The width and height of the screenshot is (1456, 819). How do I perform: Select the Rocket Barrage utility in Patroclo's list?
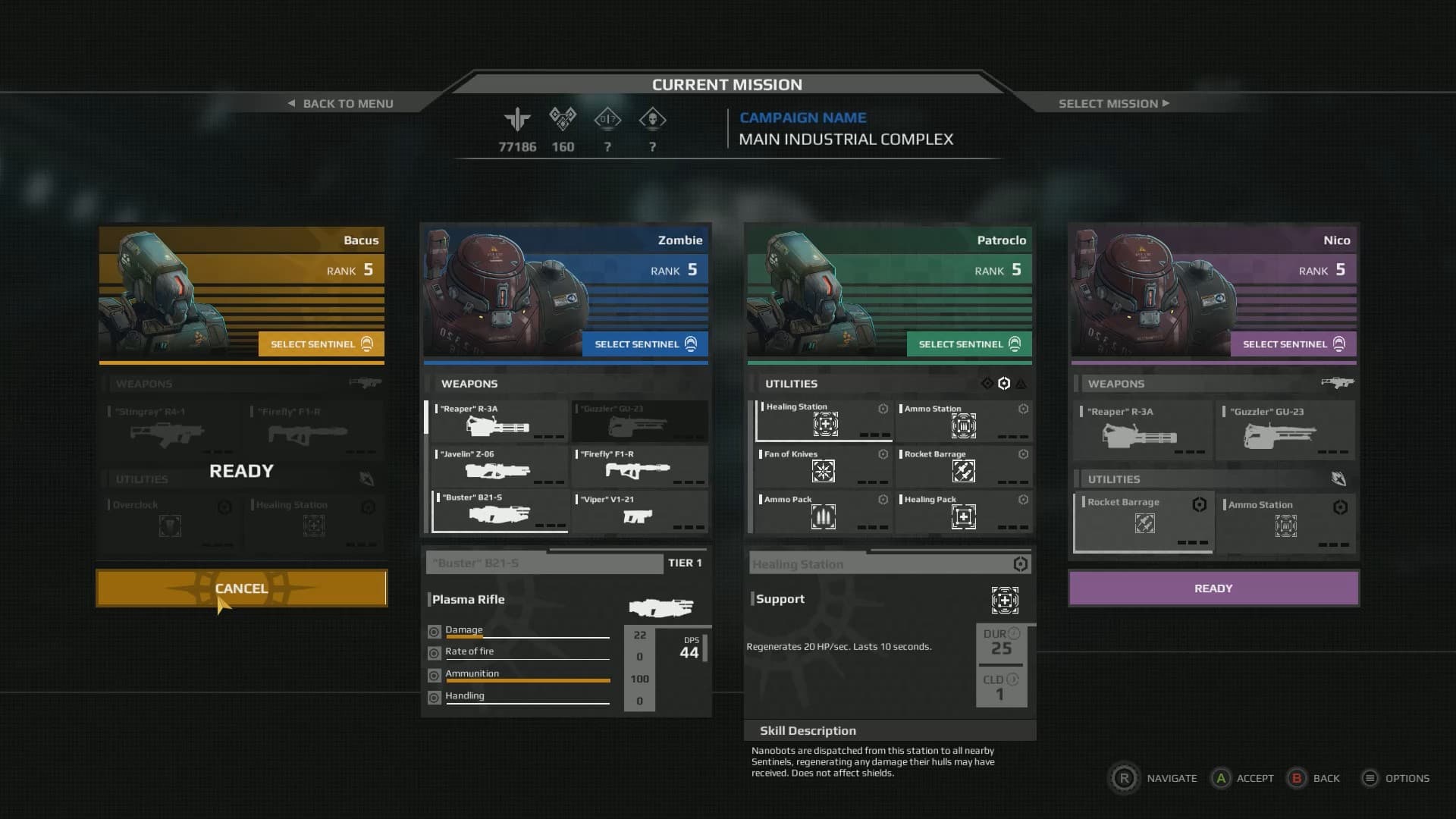pyautogui.click(x=963, y=466)
